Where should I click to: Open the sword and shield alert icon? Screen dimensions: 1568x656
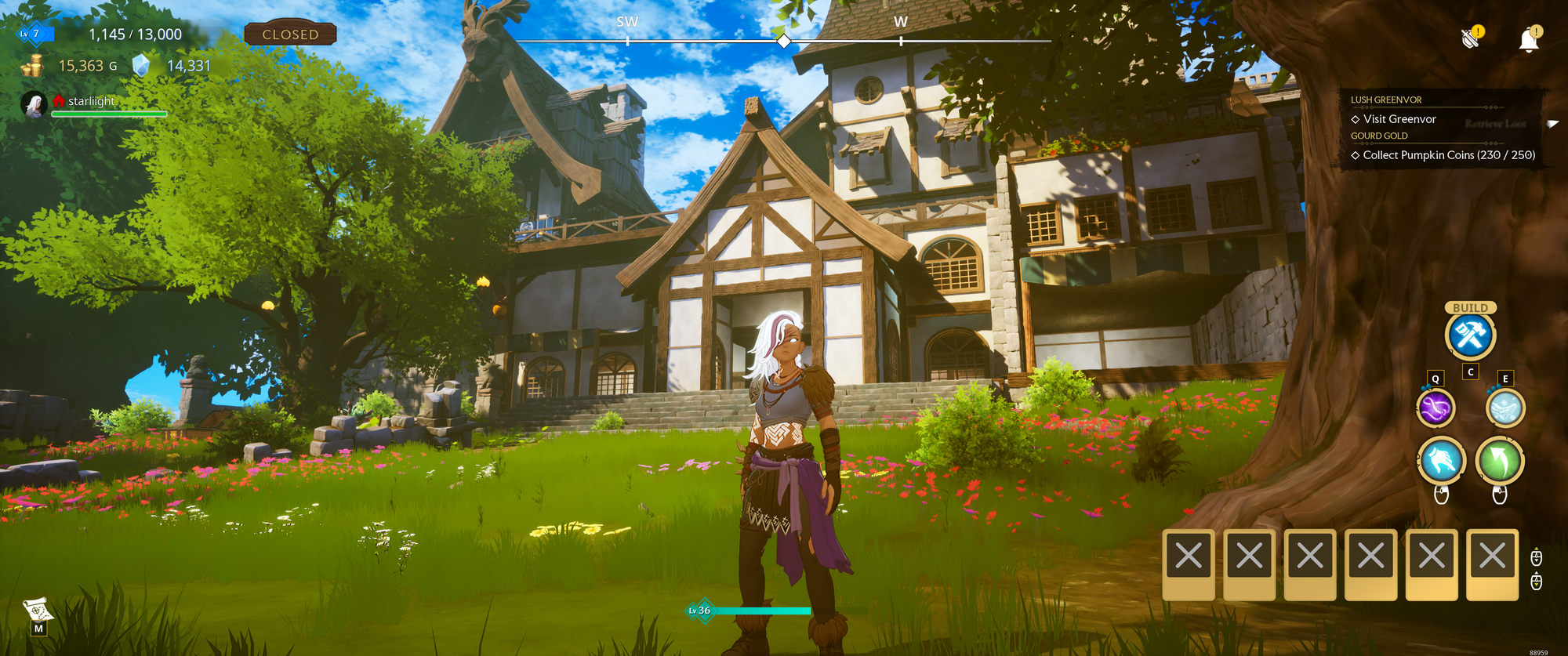tap(1472, 38)
